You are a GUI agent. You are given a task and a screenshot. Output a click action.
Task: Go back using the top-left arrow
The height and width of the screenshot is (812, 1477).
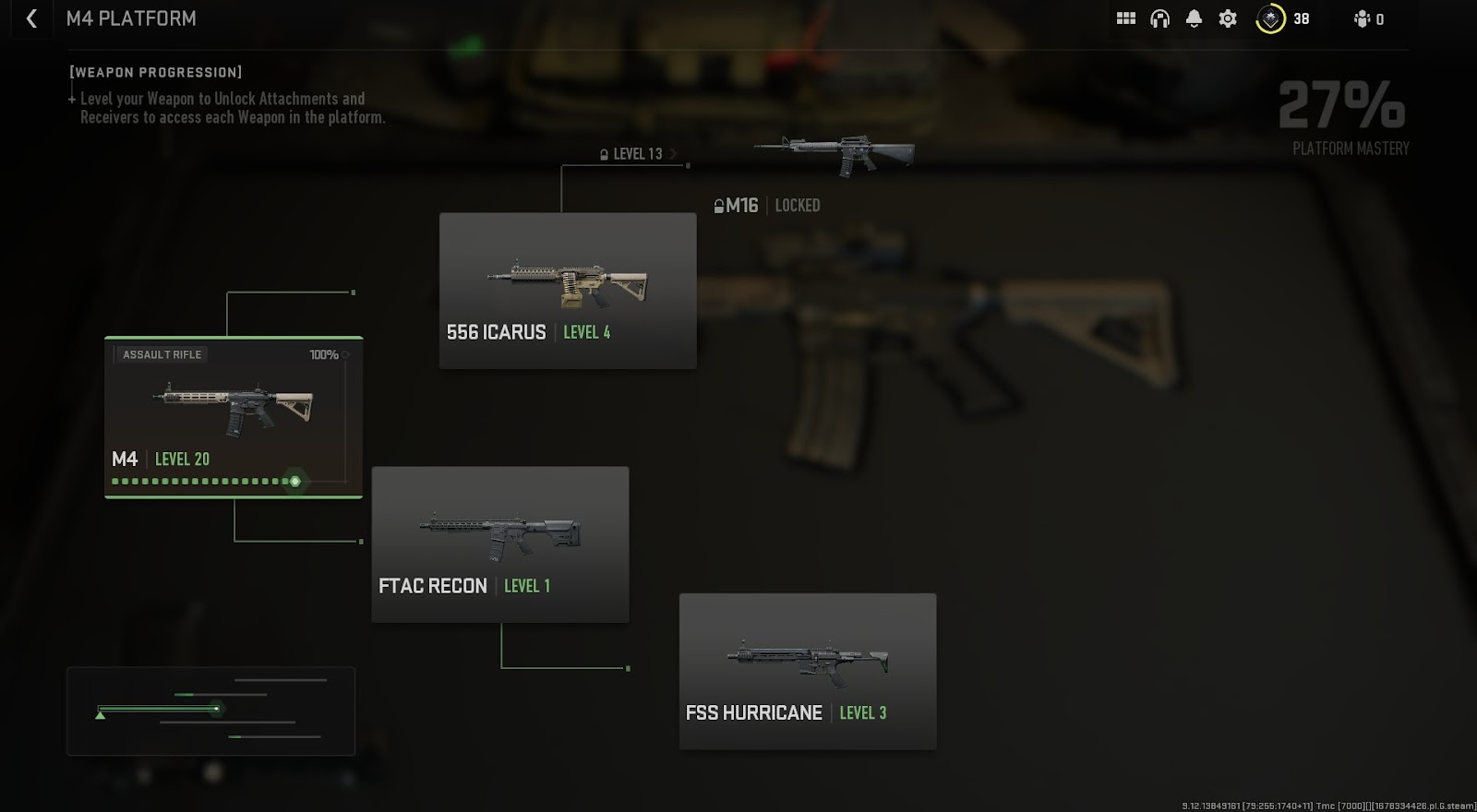pyautogui.click(x=31, y=18)
